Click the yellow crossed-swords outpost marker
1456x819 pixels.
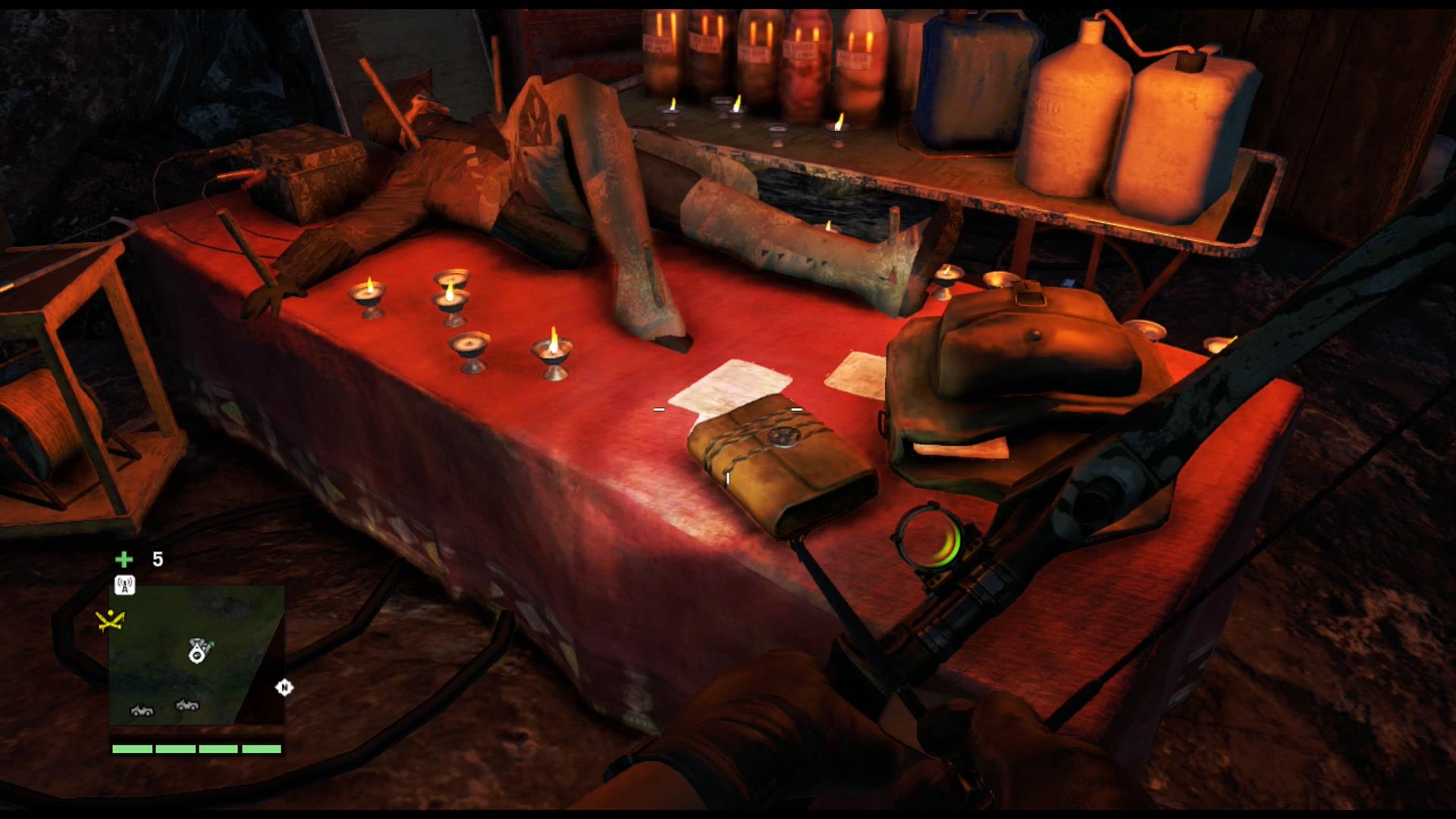point(110,620)
